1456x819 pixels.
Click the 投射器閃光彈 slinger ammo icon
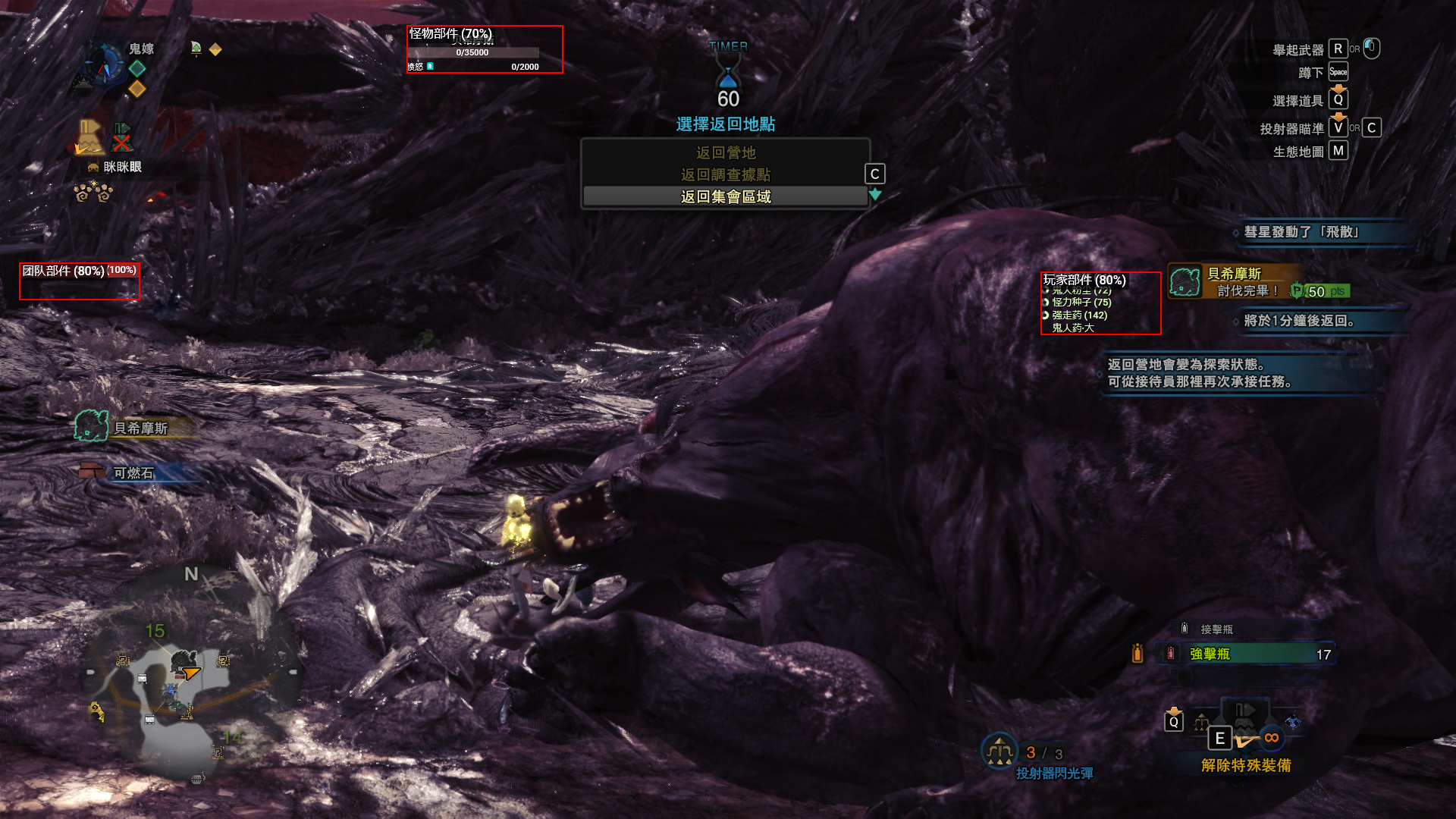click(x=999, y=751)
